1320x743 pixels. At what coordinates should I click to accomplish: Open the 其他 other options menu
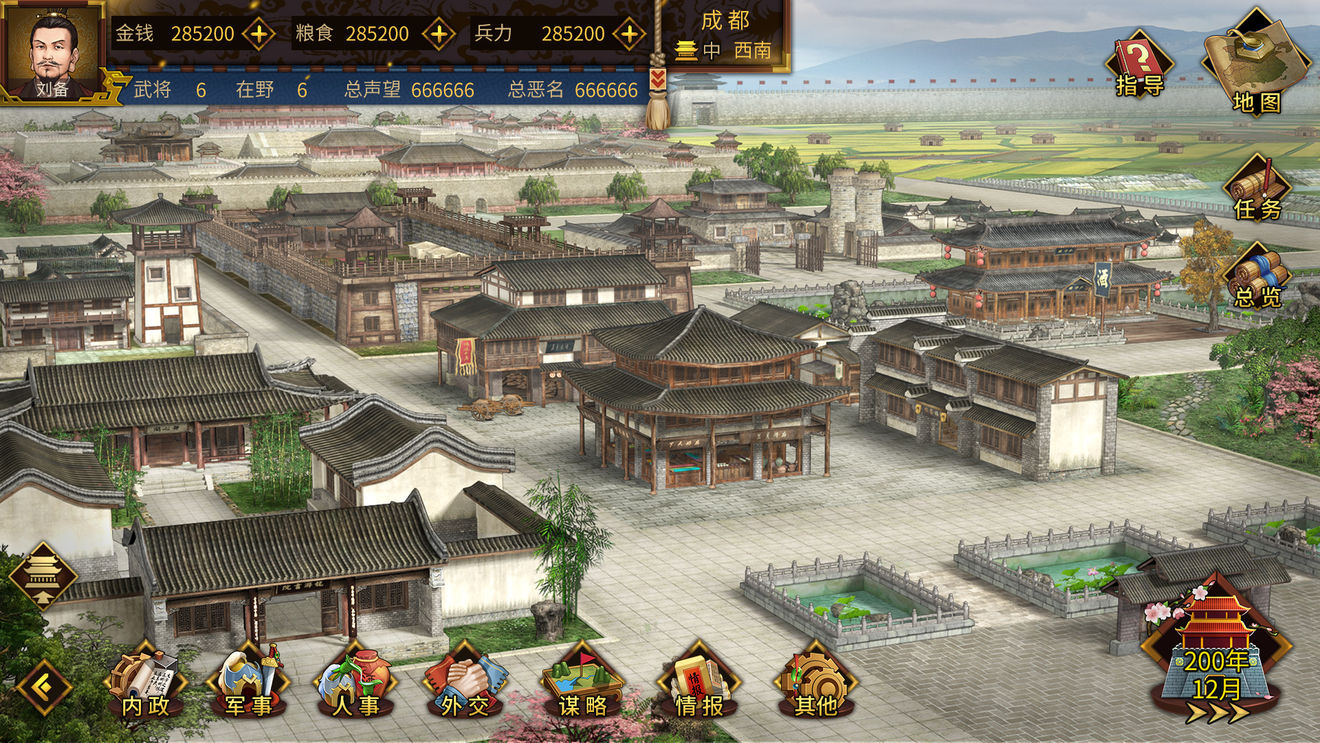pyautogui.click(x=813, y=682)
